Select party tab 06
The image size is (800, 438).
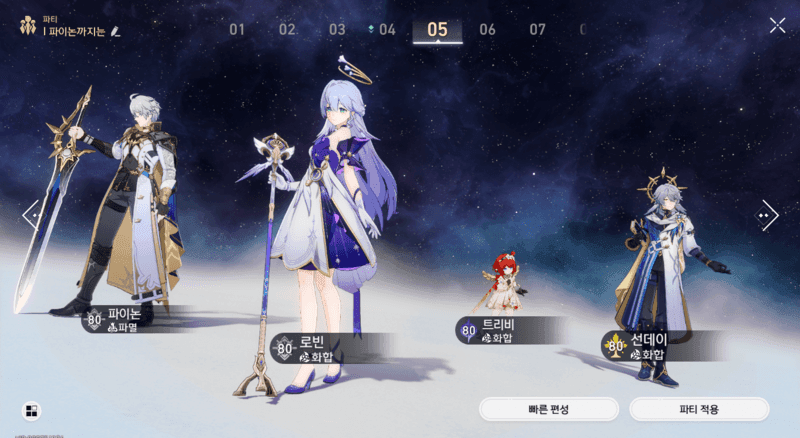[x=487, y=29]
